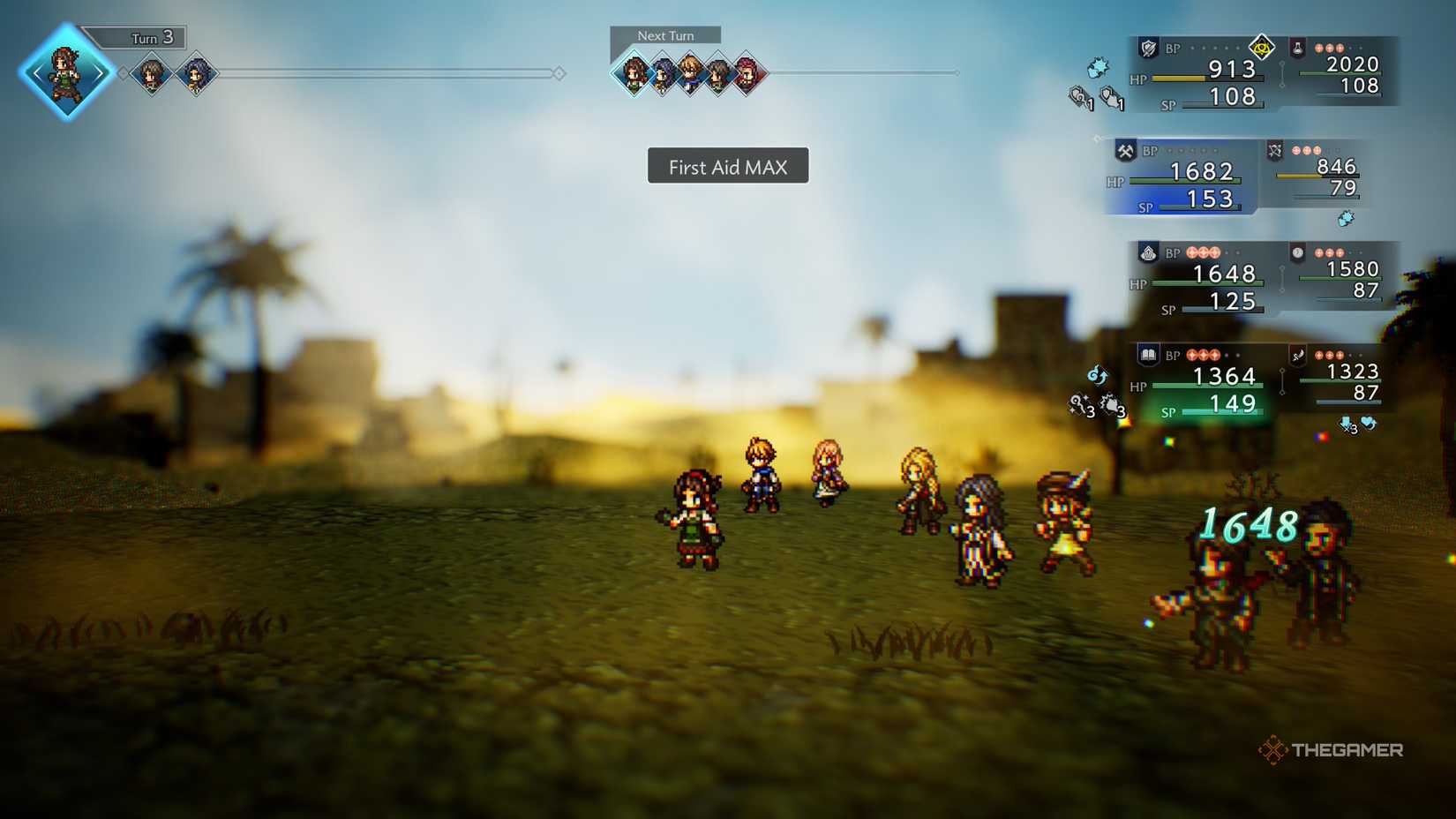The height and width of the screenshot is (819, 1456).
Task: Toggle the blue heart buff icon
Action: point(1368,423)
